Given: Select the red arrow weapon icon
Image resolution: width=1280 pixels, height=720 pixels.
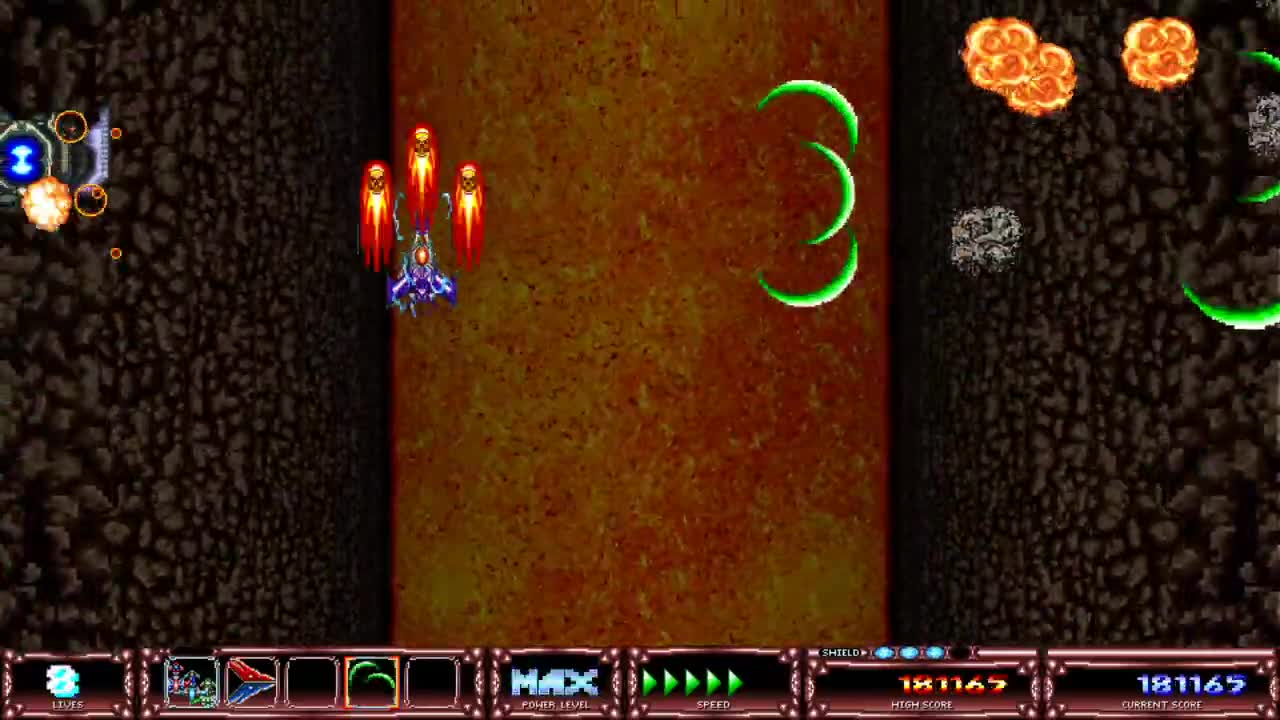Looking at the screenshot, I should 253,683.
